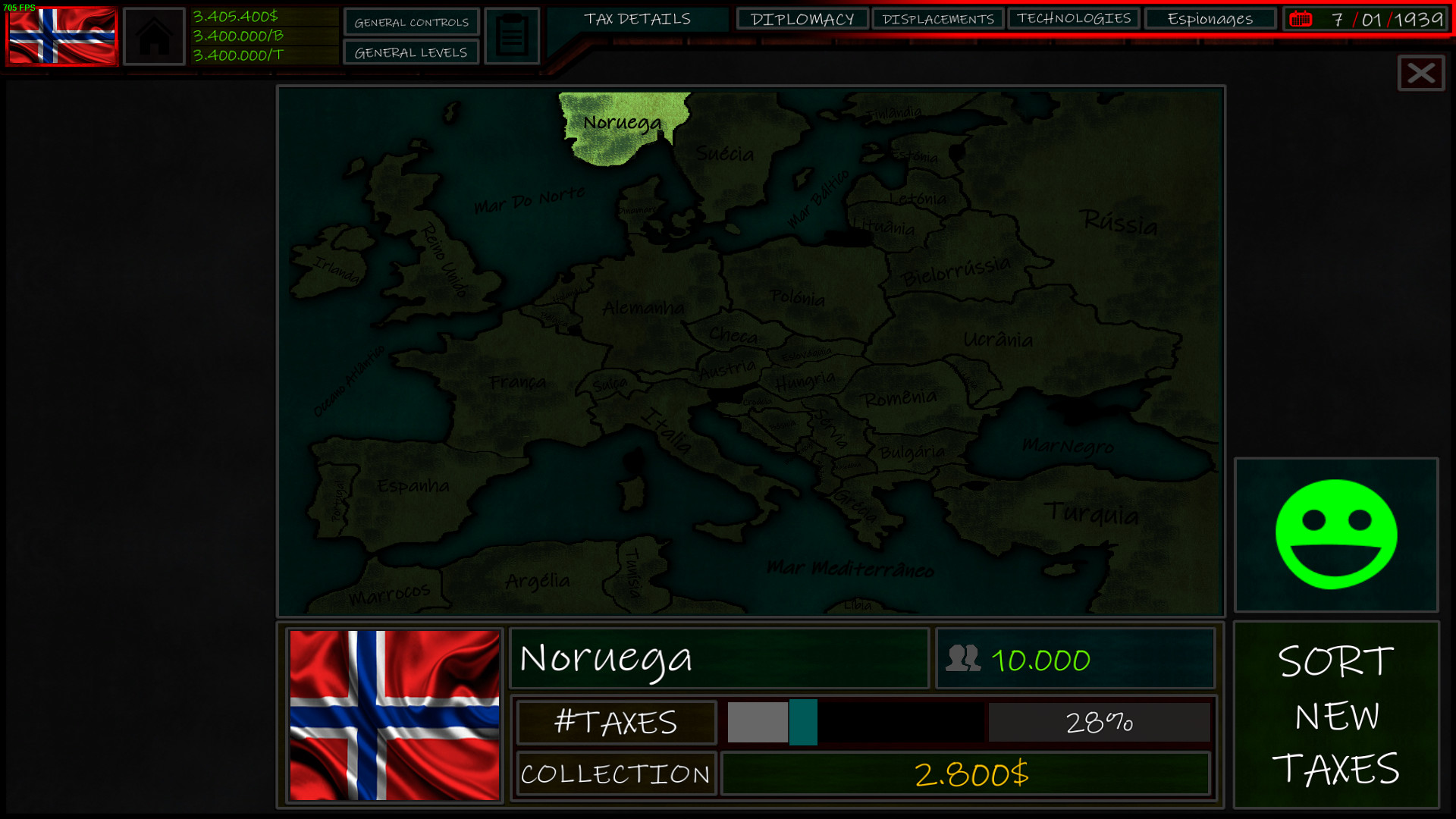Open the clipboard report icon near TAX DETAILS
This screenshot has height=819, width=1456.
[x=512, y=35]
